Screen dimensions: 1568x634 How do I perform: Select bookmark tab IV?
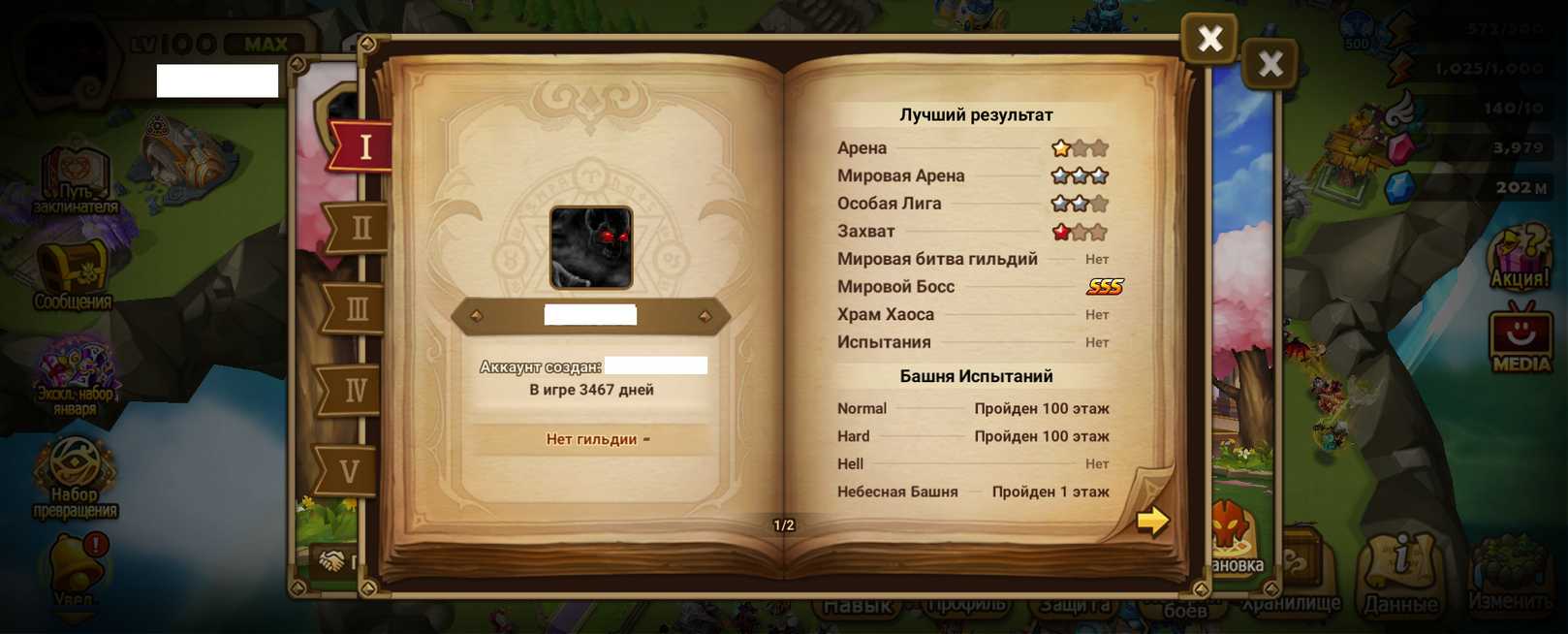tap(355, 390)
